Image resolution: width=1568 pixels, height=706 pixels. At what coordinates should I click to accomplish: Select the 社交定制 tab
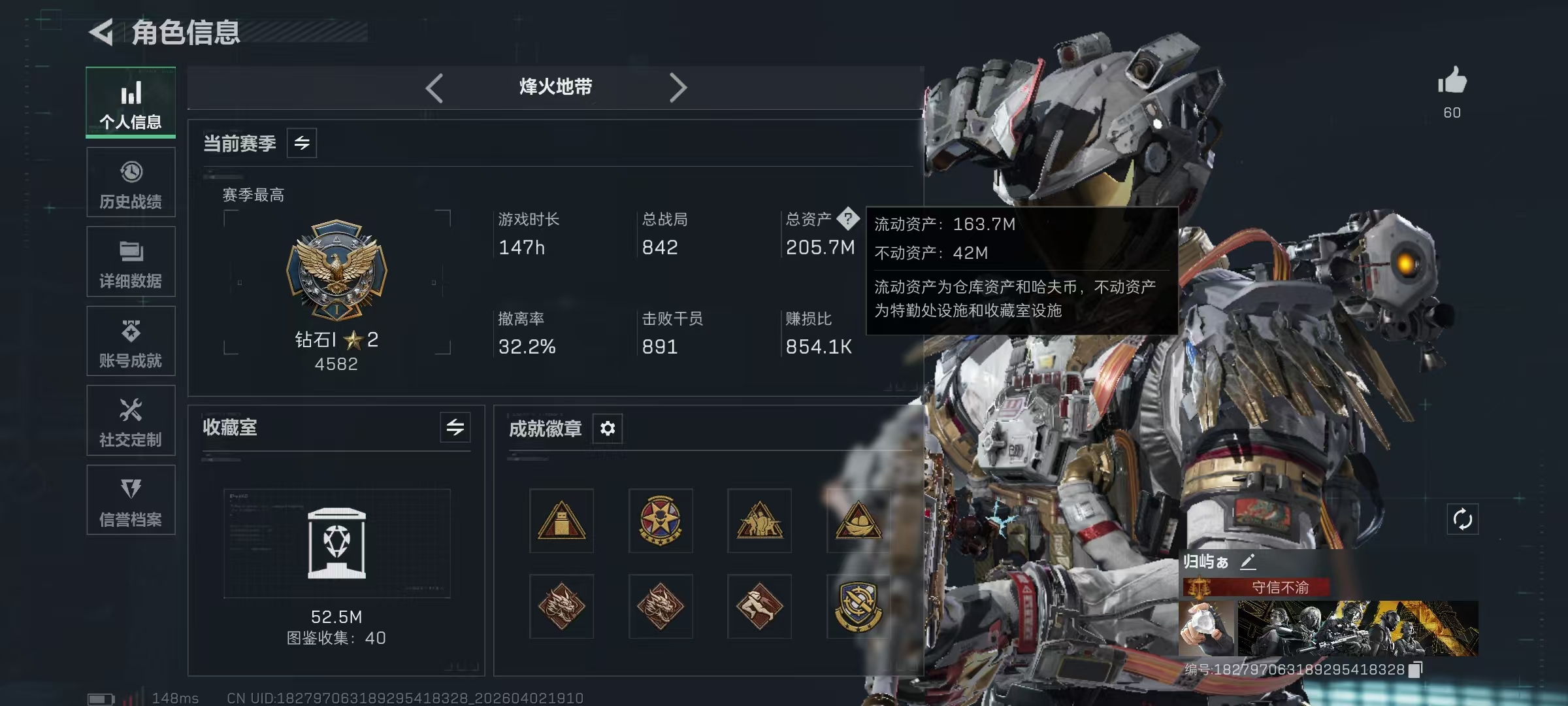131,420
